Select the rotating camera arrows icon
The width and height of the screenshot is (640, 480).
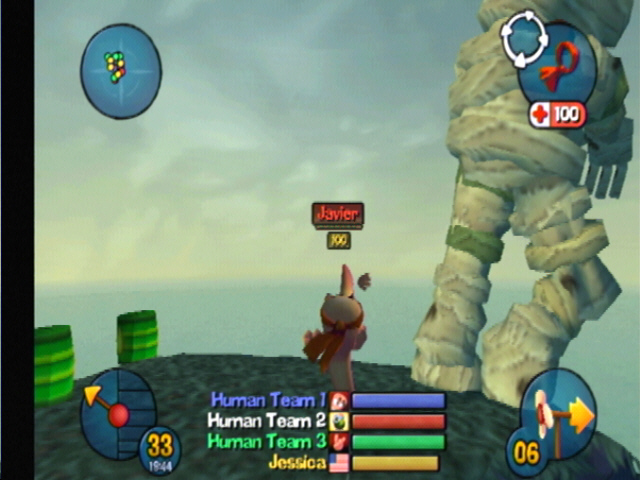[524, 39]
